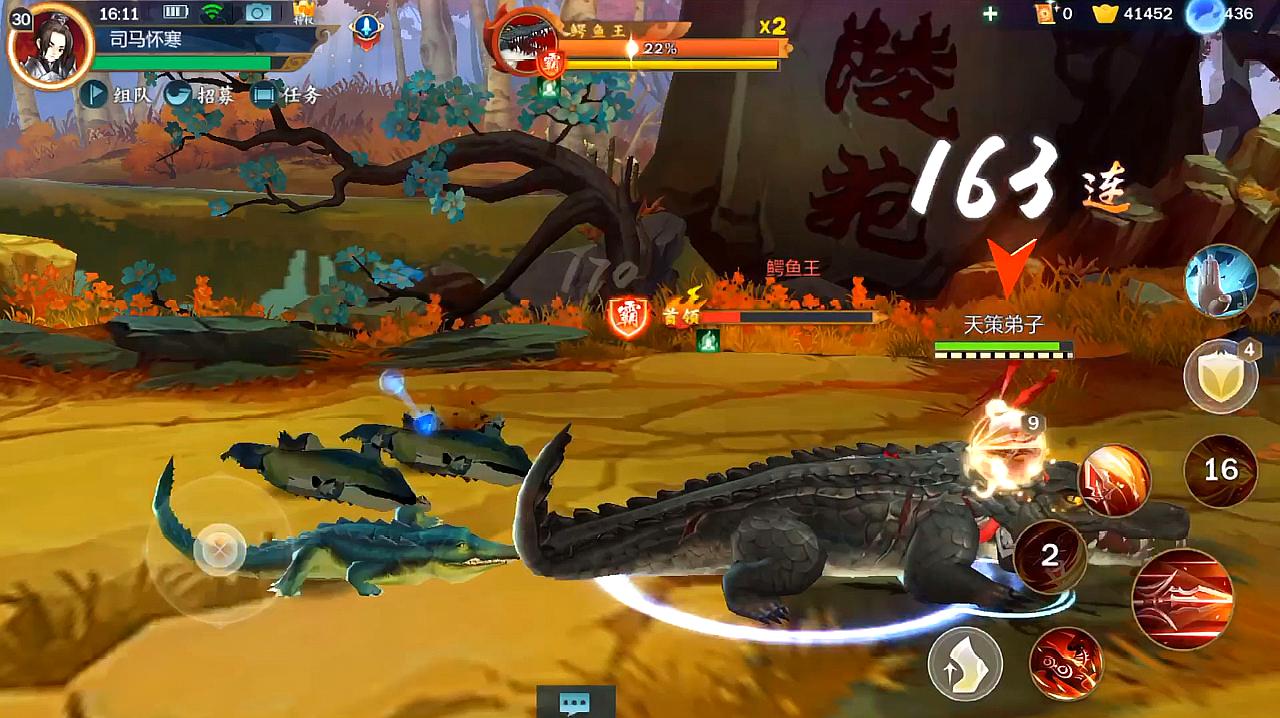The height and width of the screenshot is (718, 1280).
Task: Use the spear basic attack button
Action: tap(1182, 599)
